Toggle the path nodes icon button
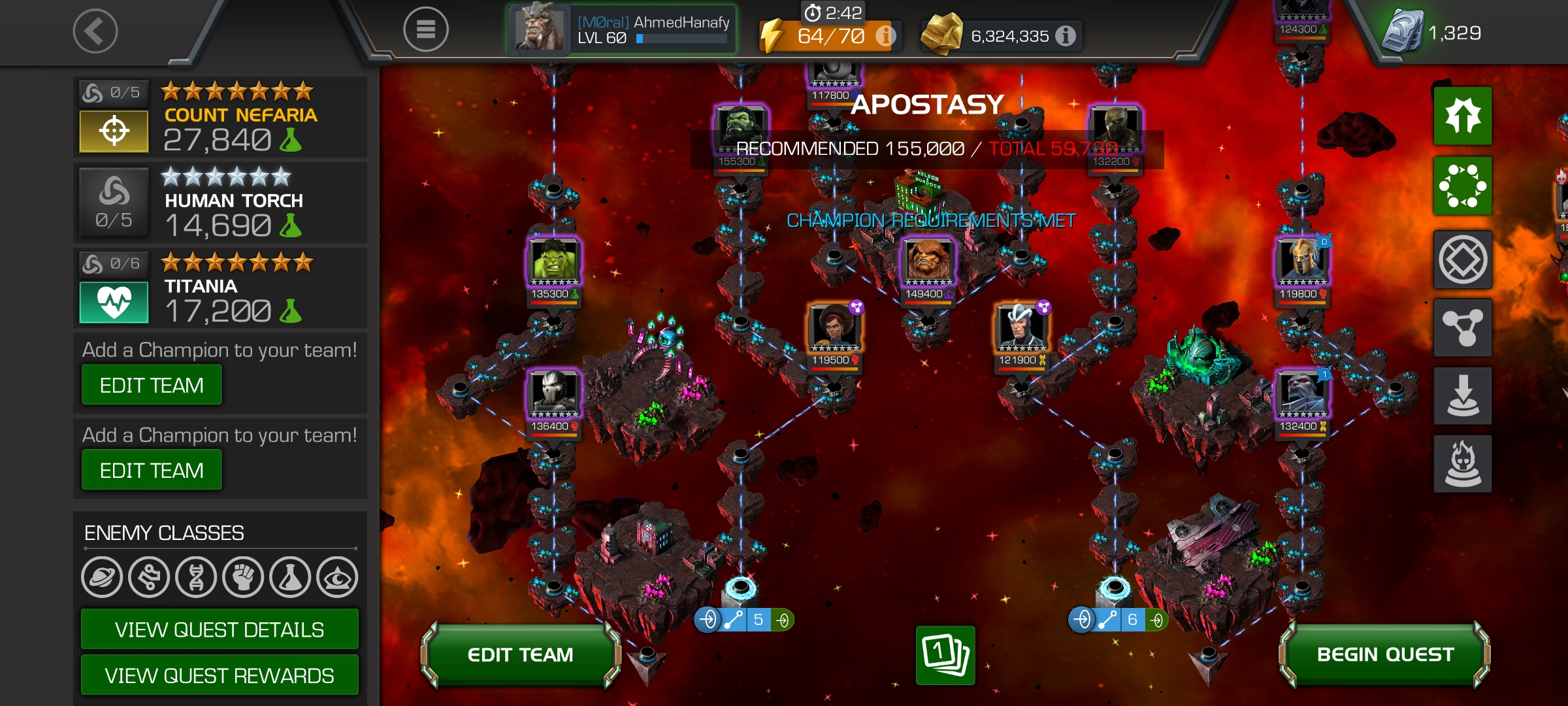The image size is (1568, 706). [1463, 328]
